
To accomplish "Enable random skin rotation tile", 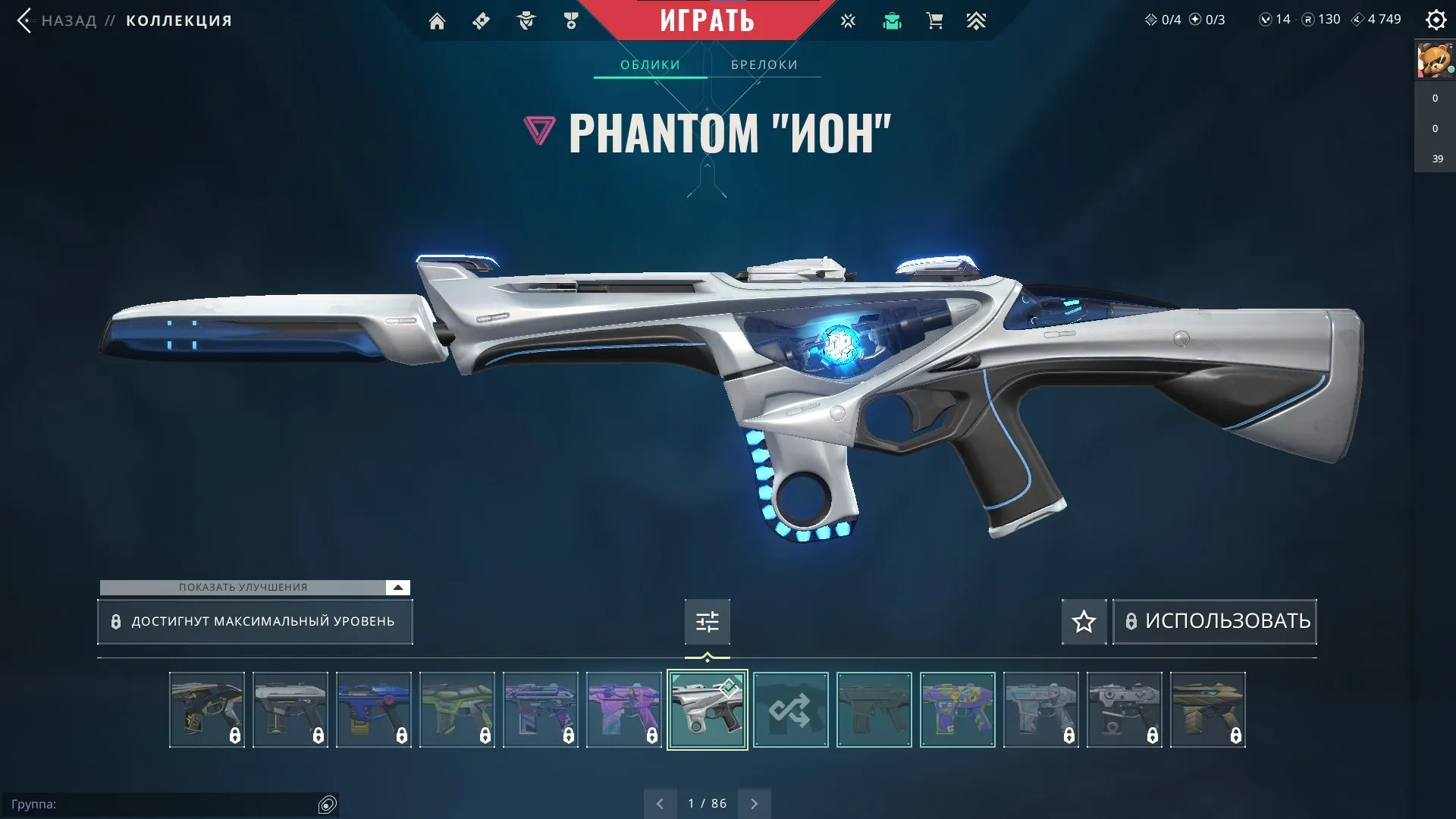I will click(790, 710).
